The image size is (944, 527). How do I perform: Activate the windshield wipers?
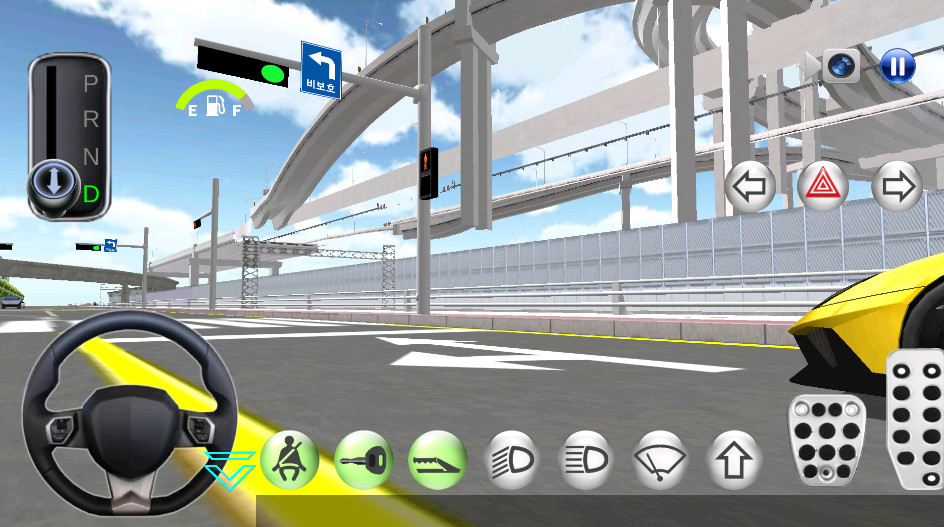click(660, 460)
